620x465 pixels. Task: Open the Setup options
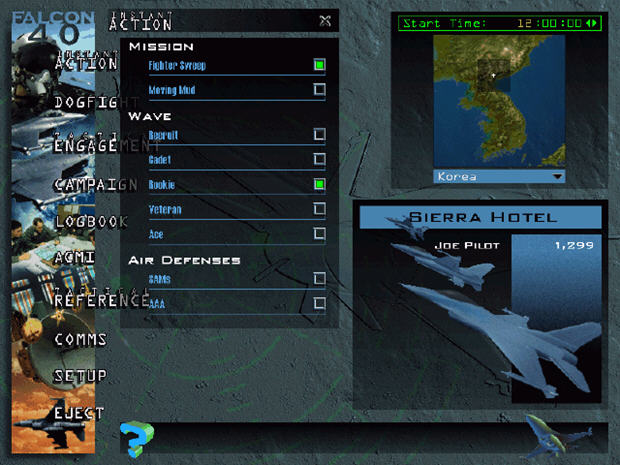click(x=81, y=376)
